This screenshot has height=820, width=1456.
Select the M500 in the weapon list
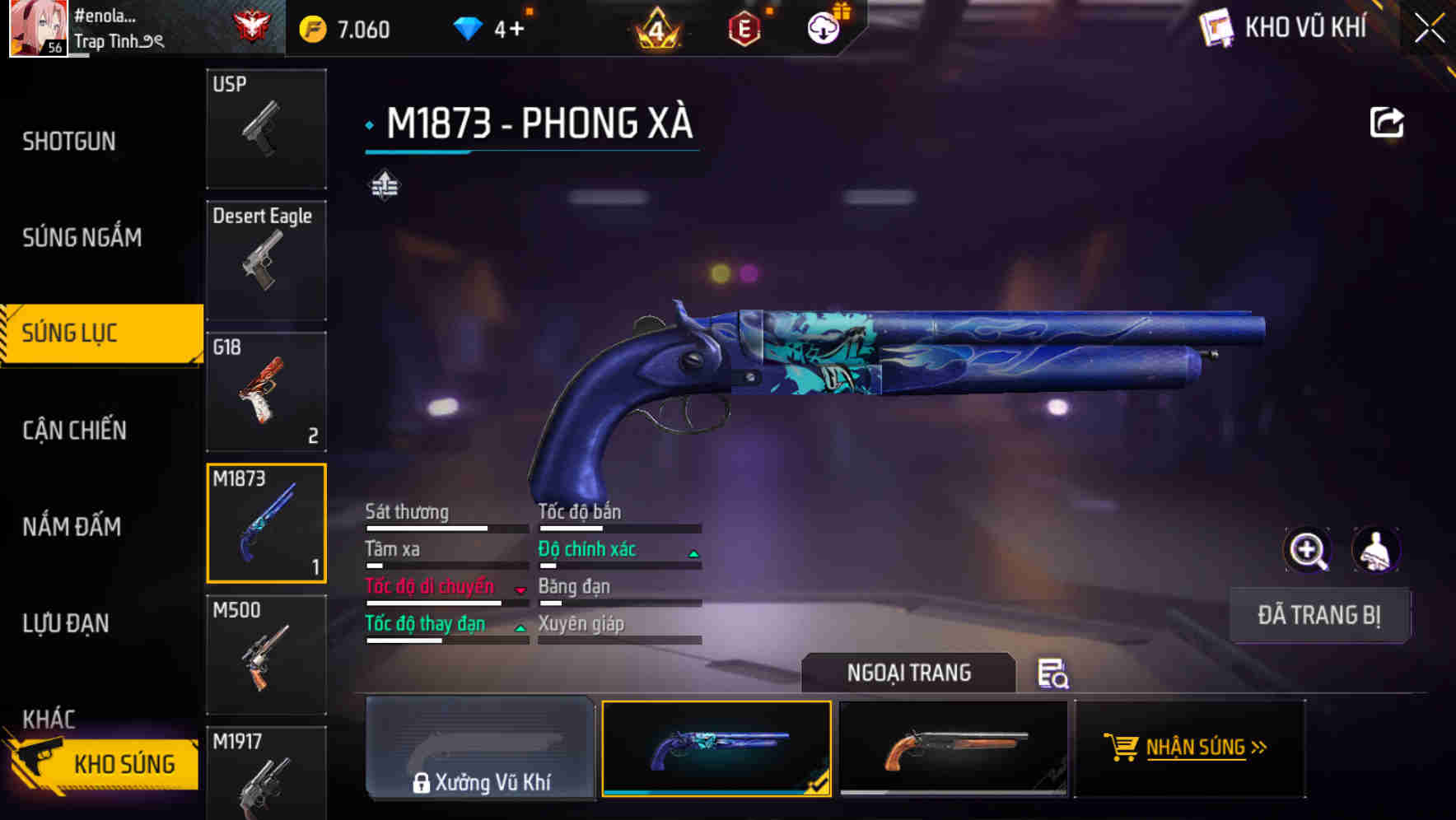point(265,653)
